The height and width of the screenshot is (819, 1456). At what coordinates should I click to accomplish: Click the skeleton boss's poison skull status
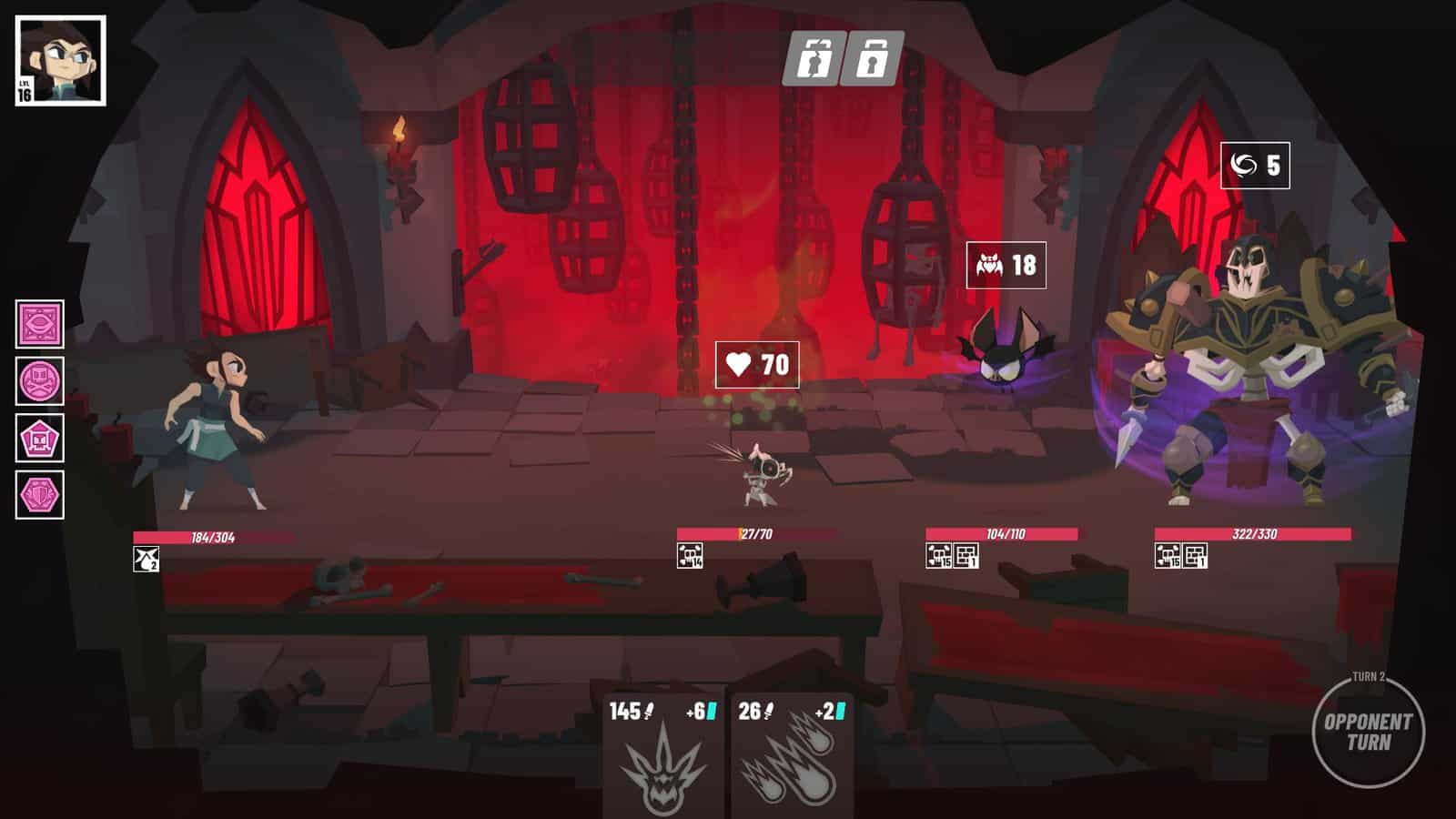1168,555
